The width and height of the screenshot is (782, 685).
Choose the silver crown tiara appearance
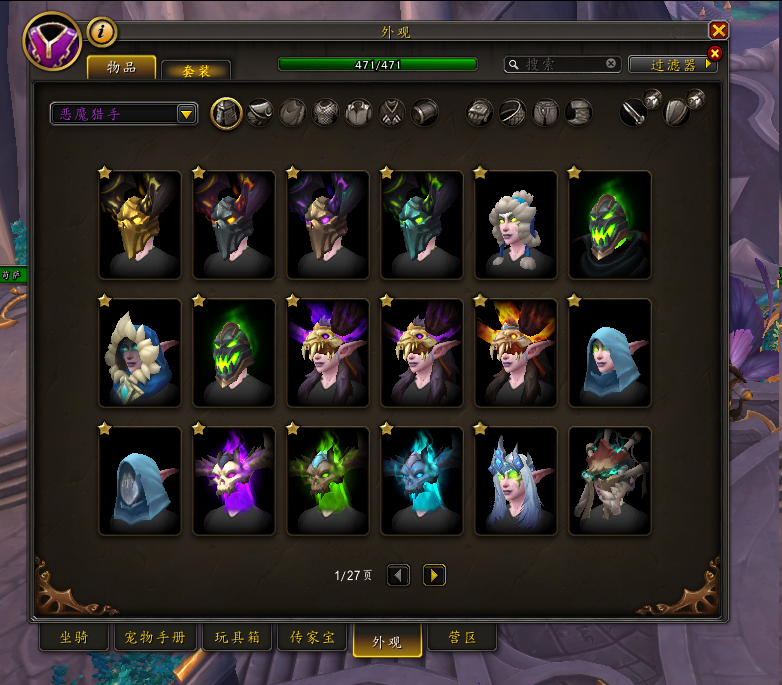pos(515,481)
